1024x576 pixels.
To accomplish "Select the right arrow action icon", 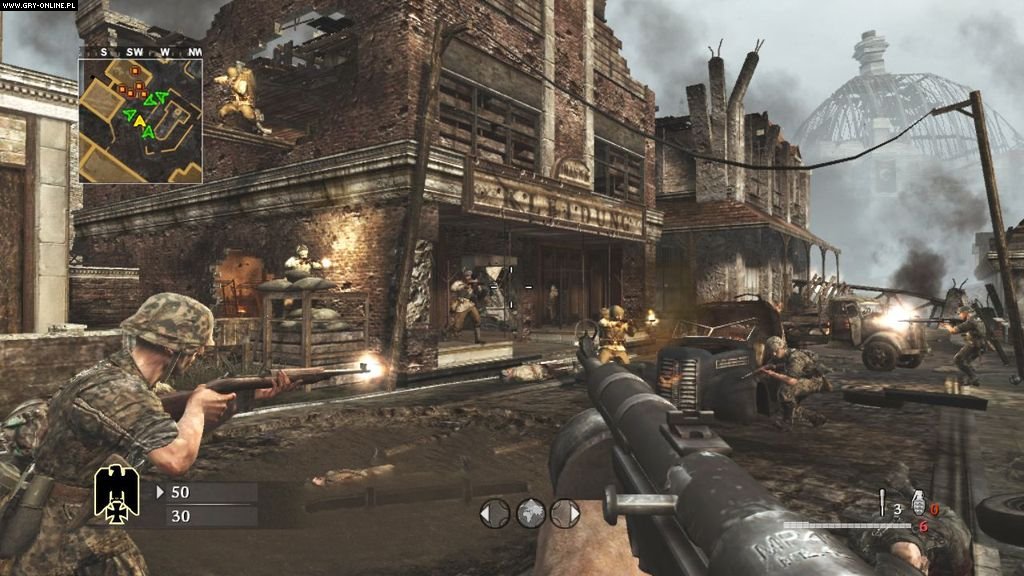I will point(565,514).
